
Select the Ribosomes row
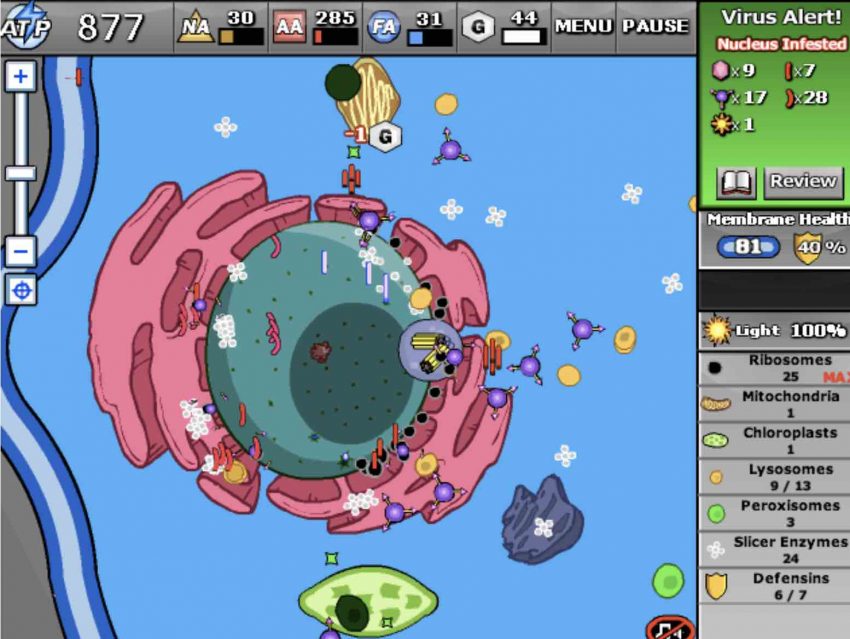pyautogui.click(x=775, y=368)
